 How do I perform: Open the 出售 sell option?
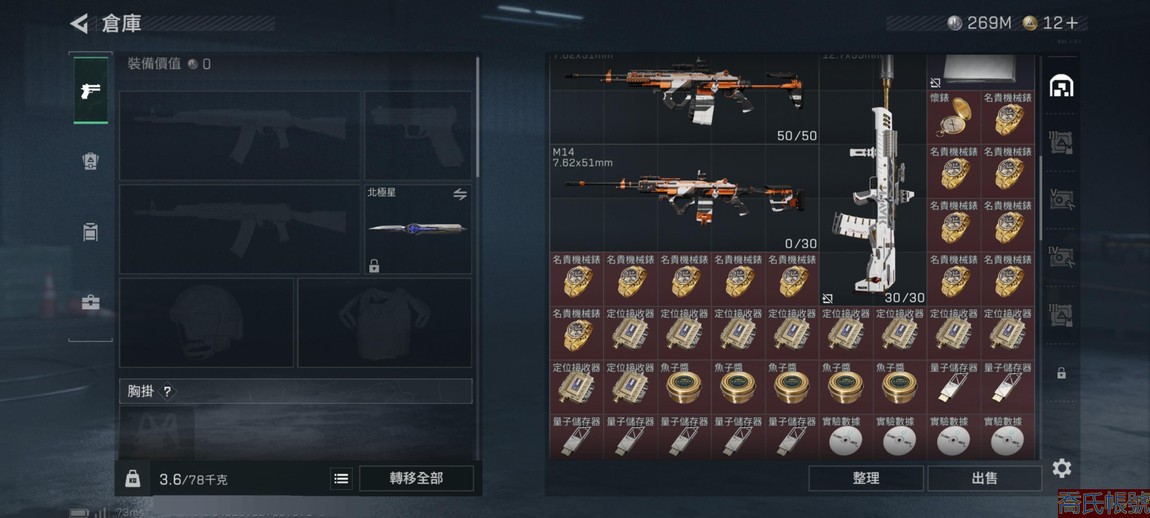coord(984,479)
